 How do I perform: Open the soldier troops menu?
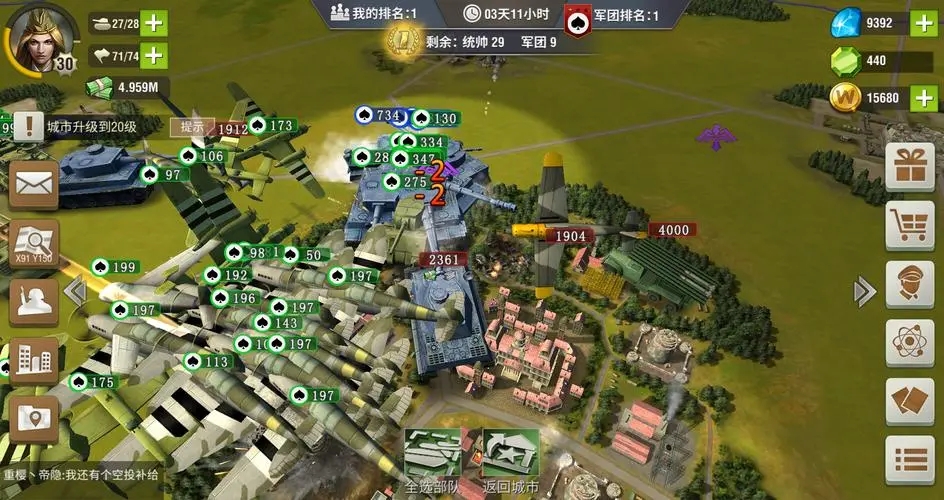pos(33,300)
